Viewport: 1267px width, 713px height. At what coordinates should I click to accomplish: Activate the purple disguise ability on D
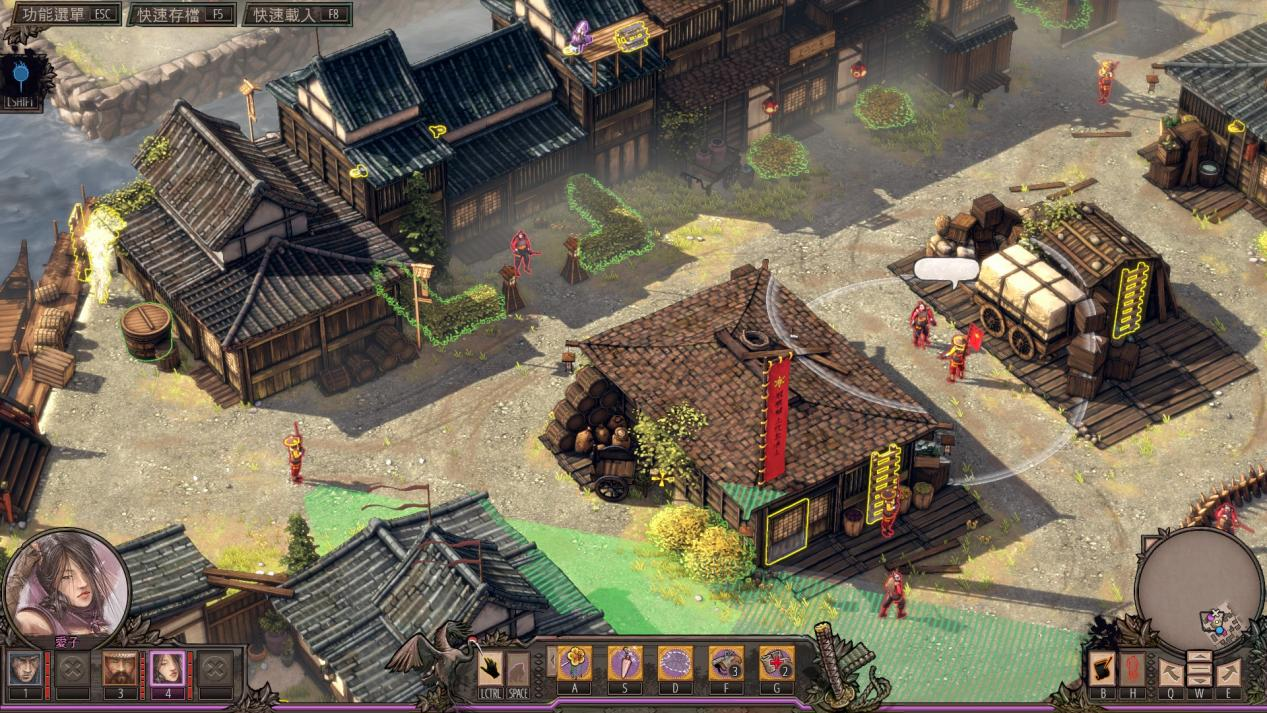[x=675, y=662]
